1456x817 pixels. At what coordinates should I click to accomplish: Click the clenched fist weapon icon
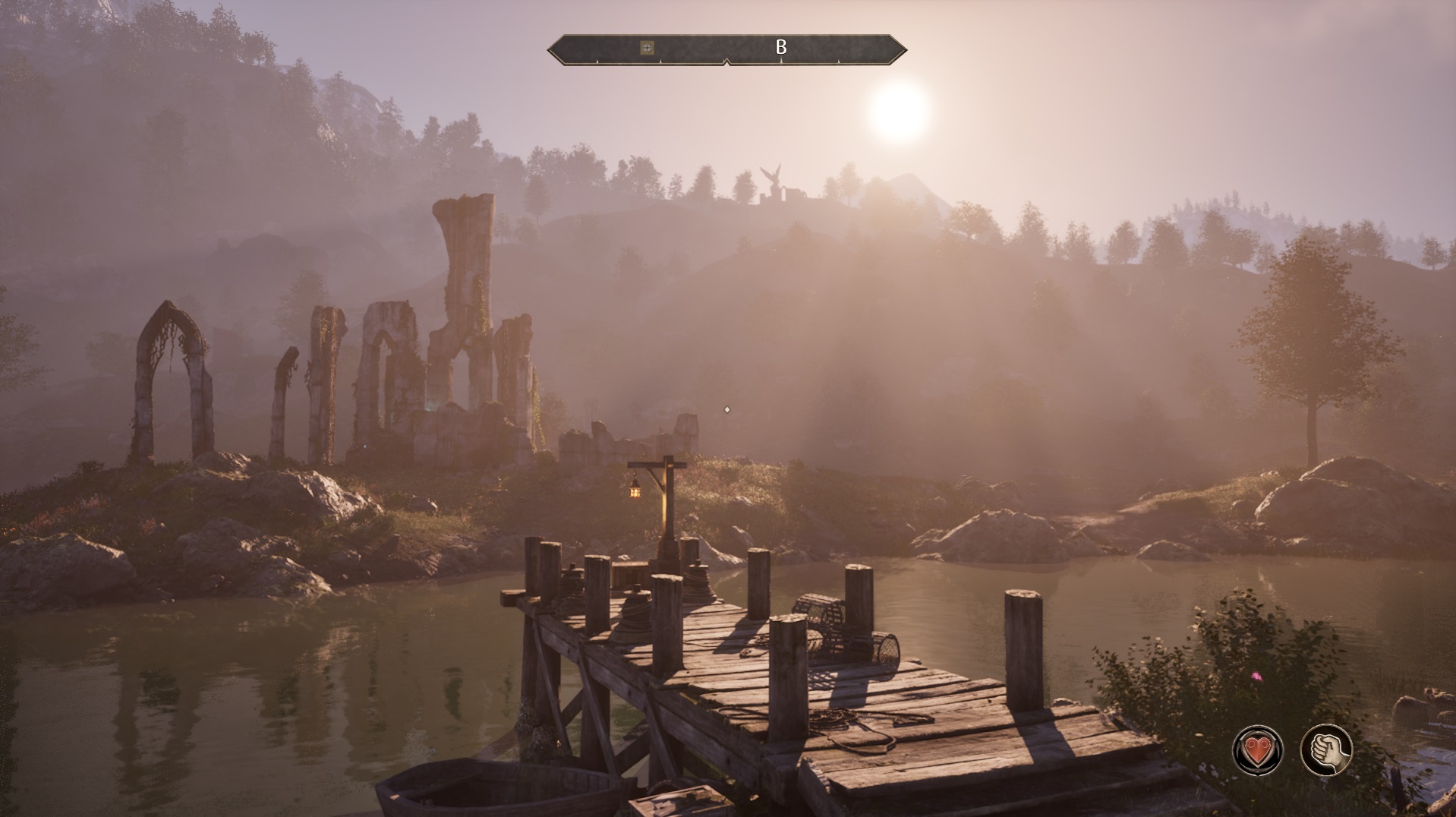pos(1326,750)
